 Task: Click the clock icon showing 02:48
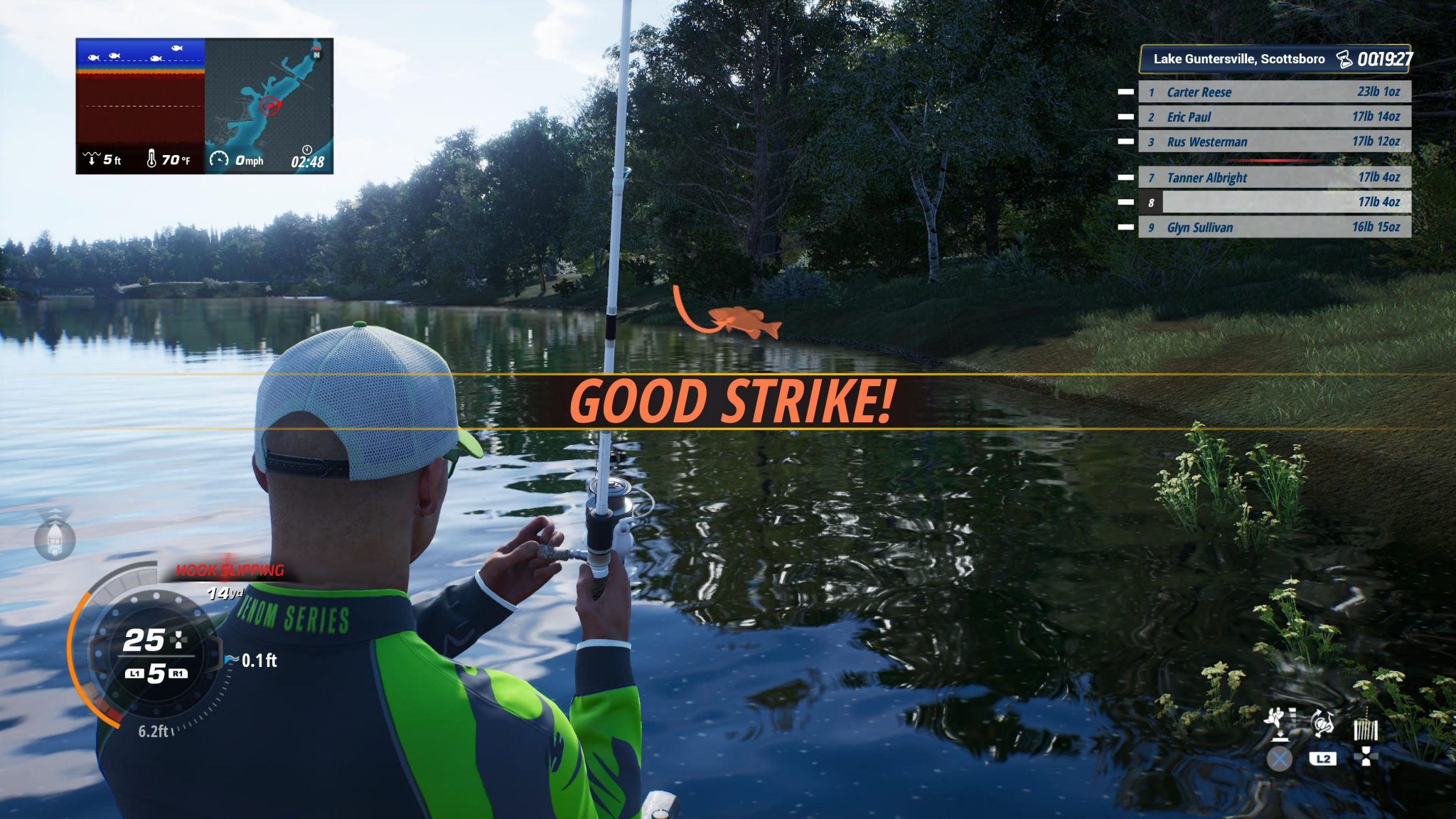click(x=306, y=151)
